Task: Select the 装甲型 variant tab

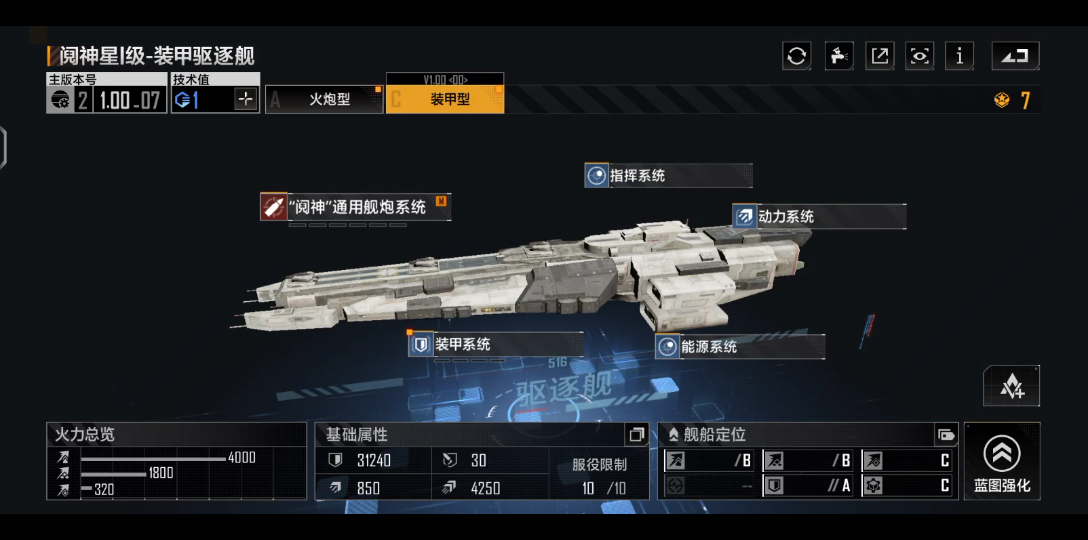Action: pos(445,99)
